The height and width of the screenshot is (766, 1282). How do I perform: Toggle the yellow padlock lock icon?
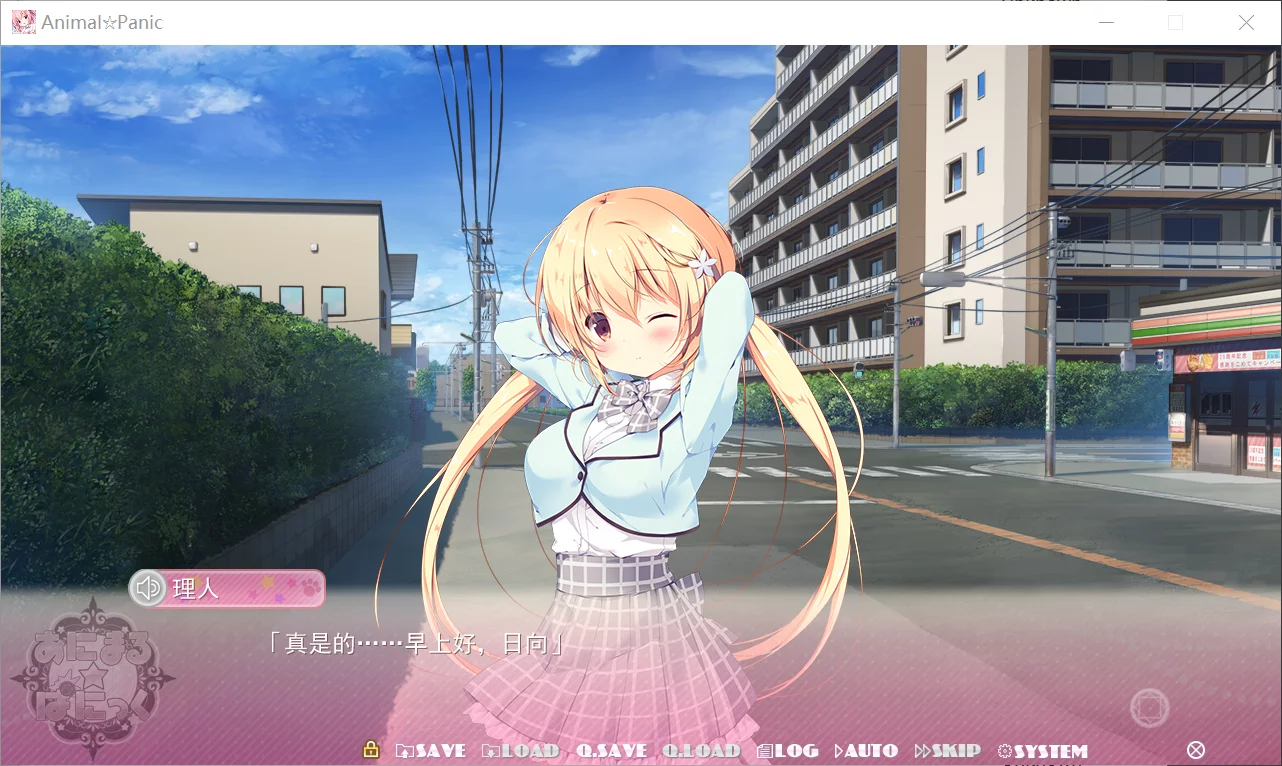[370, 749]
